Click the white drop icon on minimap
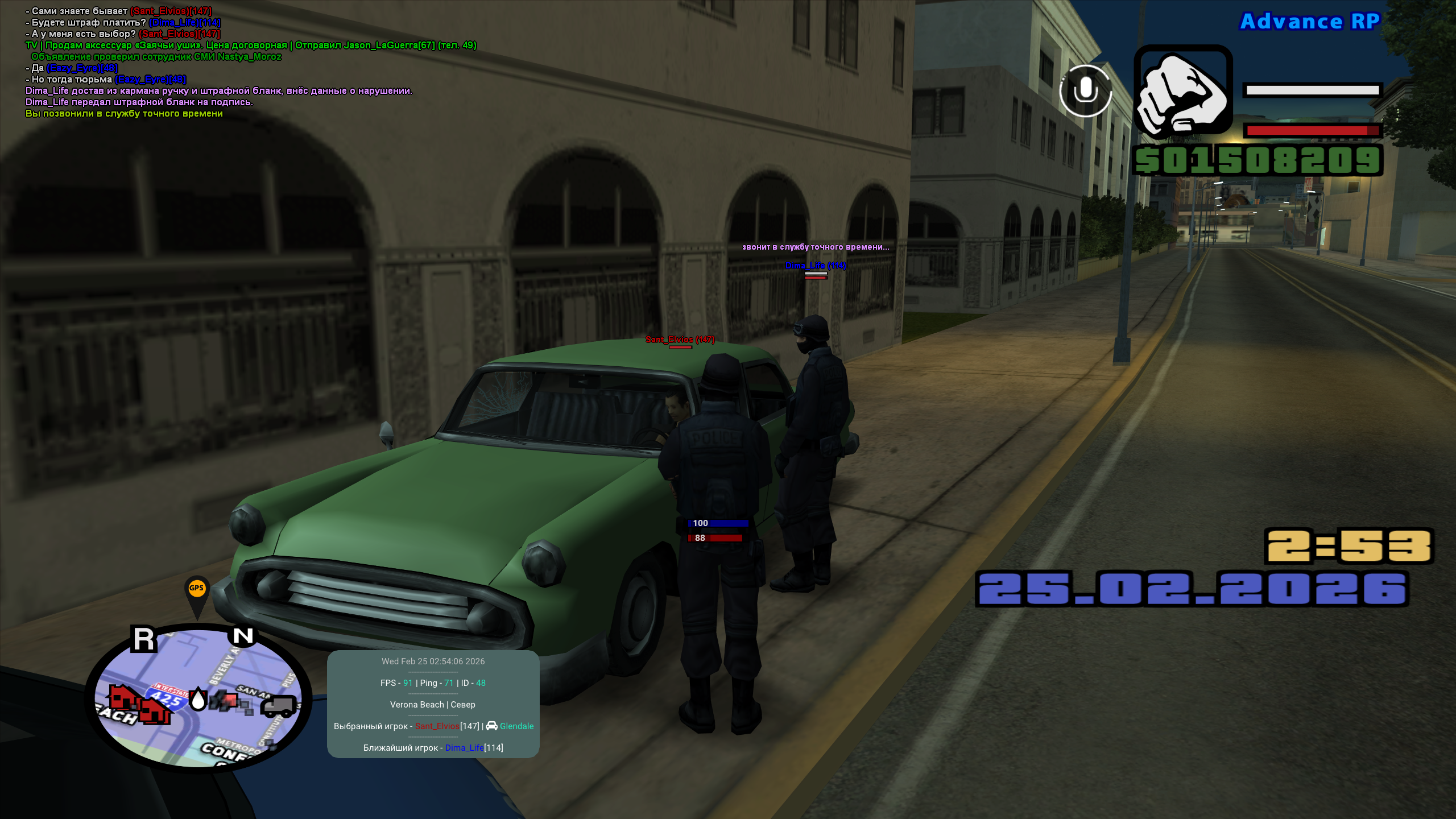 pos(198,699)
